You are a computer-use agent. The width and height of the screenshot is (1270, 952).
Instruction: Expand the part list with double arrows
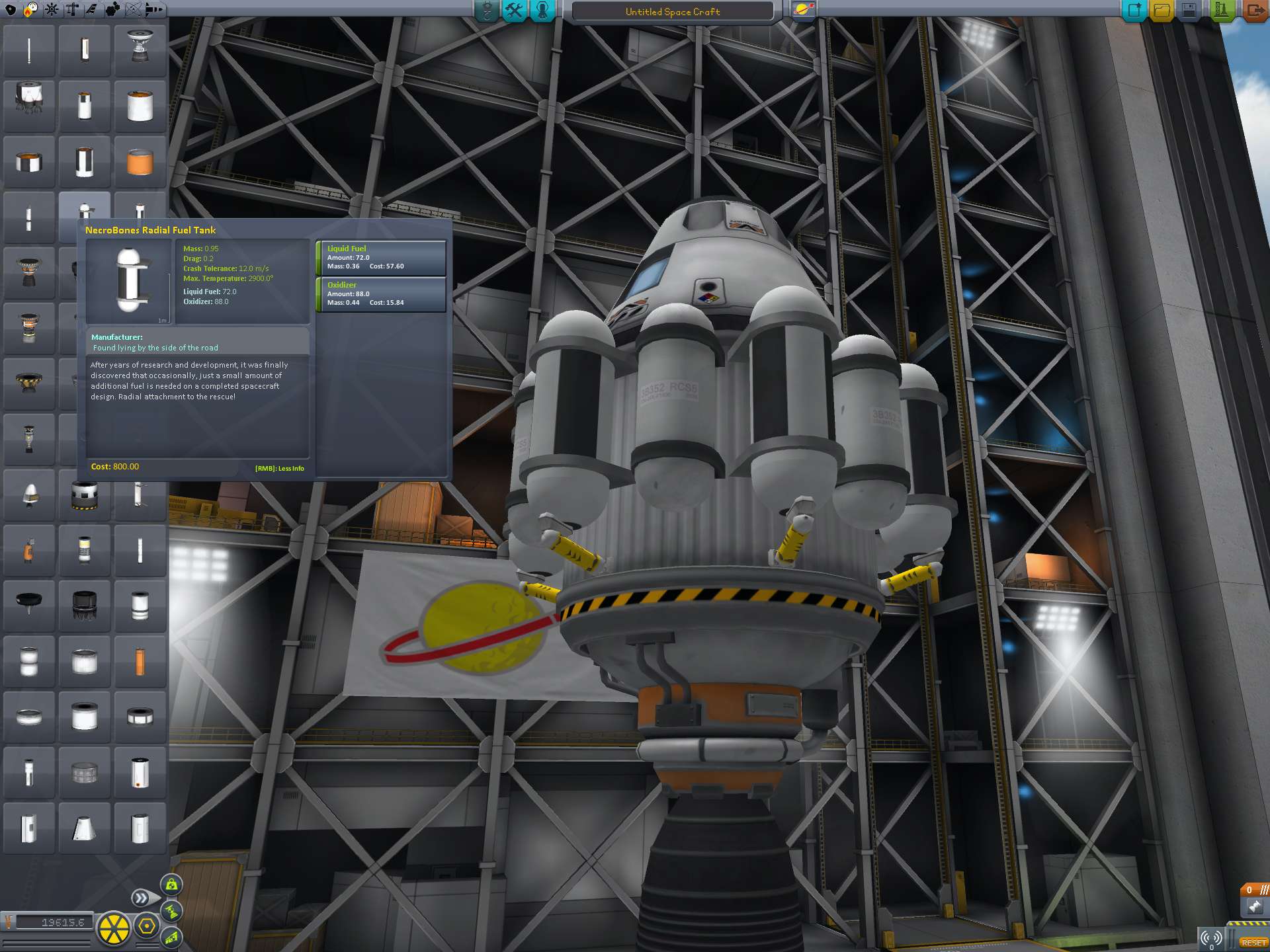[141, 898]
